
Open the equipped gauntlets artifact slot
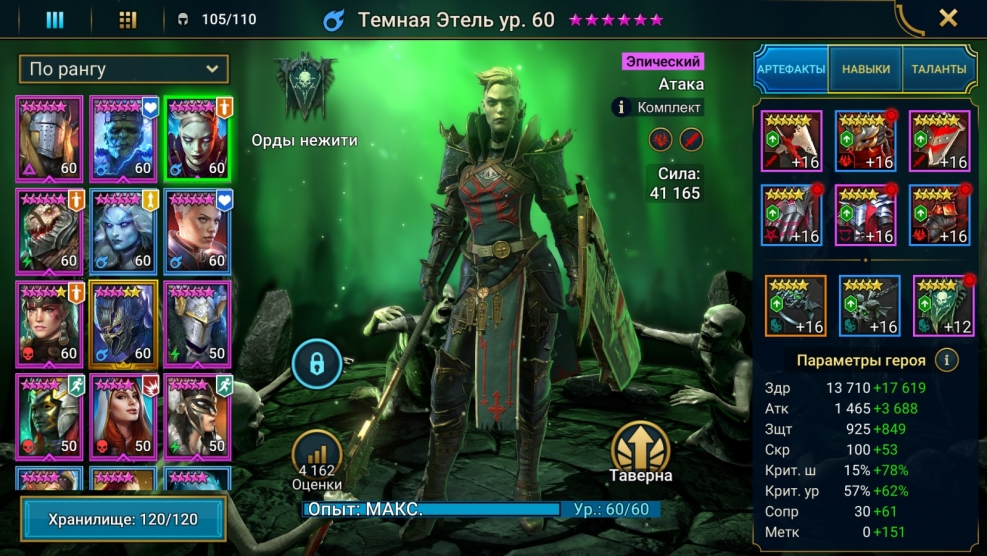791,215
